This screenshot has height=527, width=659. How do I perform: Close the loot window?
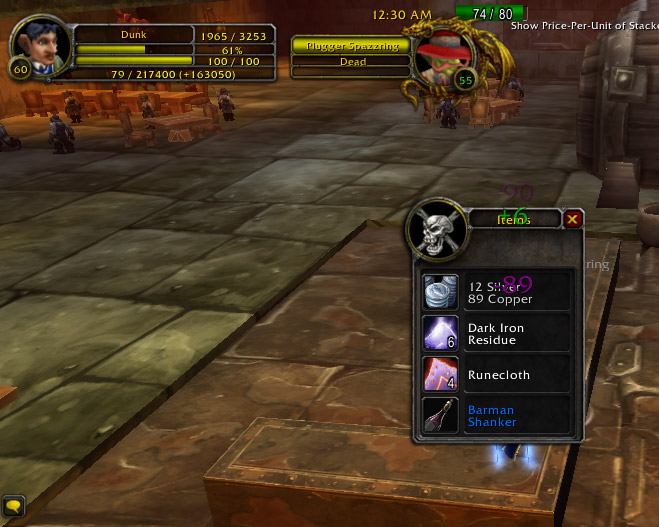click(x=572, y=220)
